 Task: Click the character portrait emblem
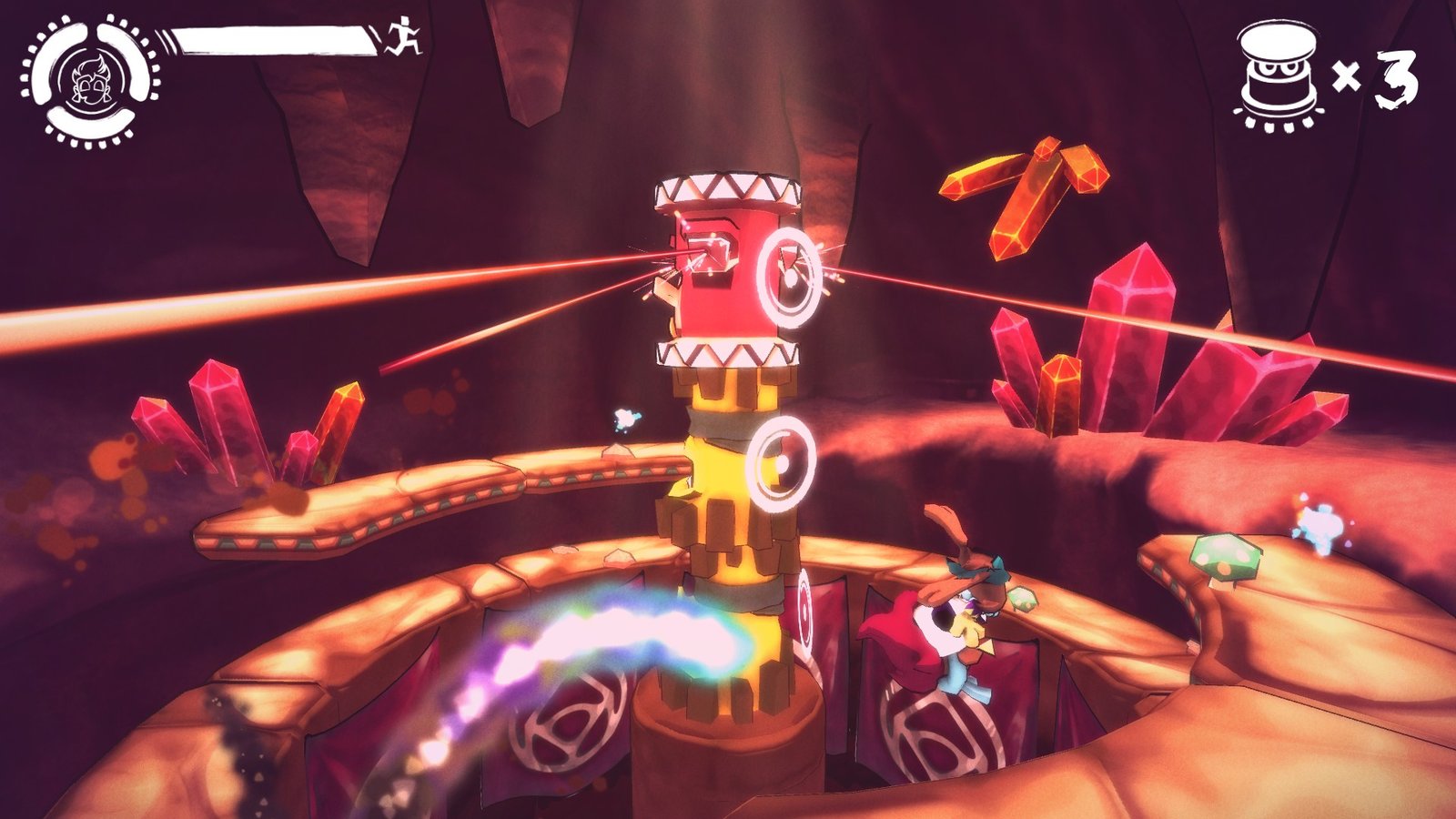pos(90,80)
